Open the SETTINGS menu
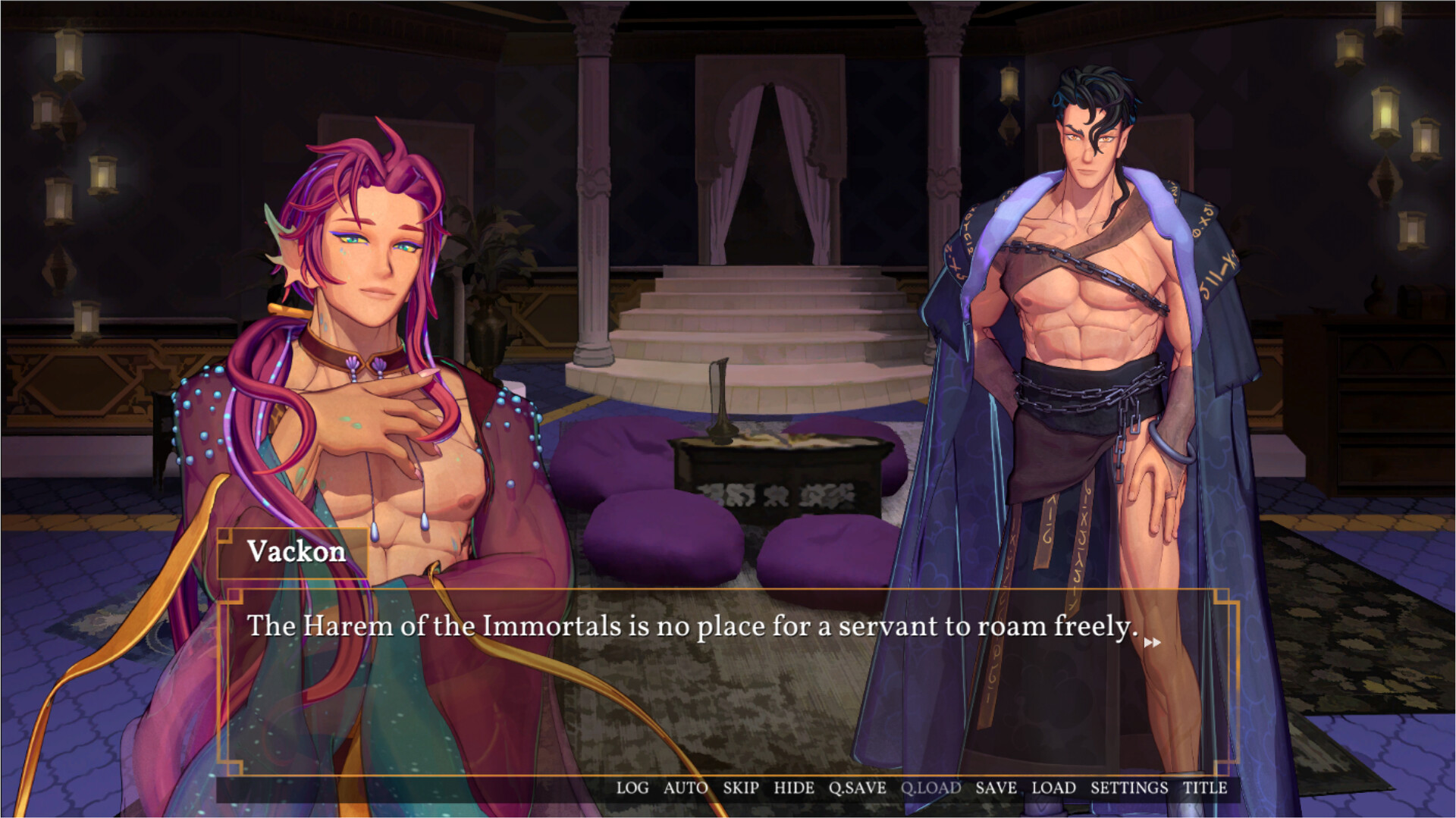 1128,788
